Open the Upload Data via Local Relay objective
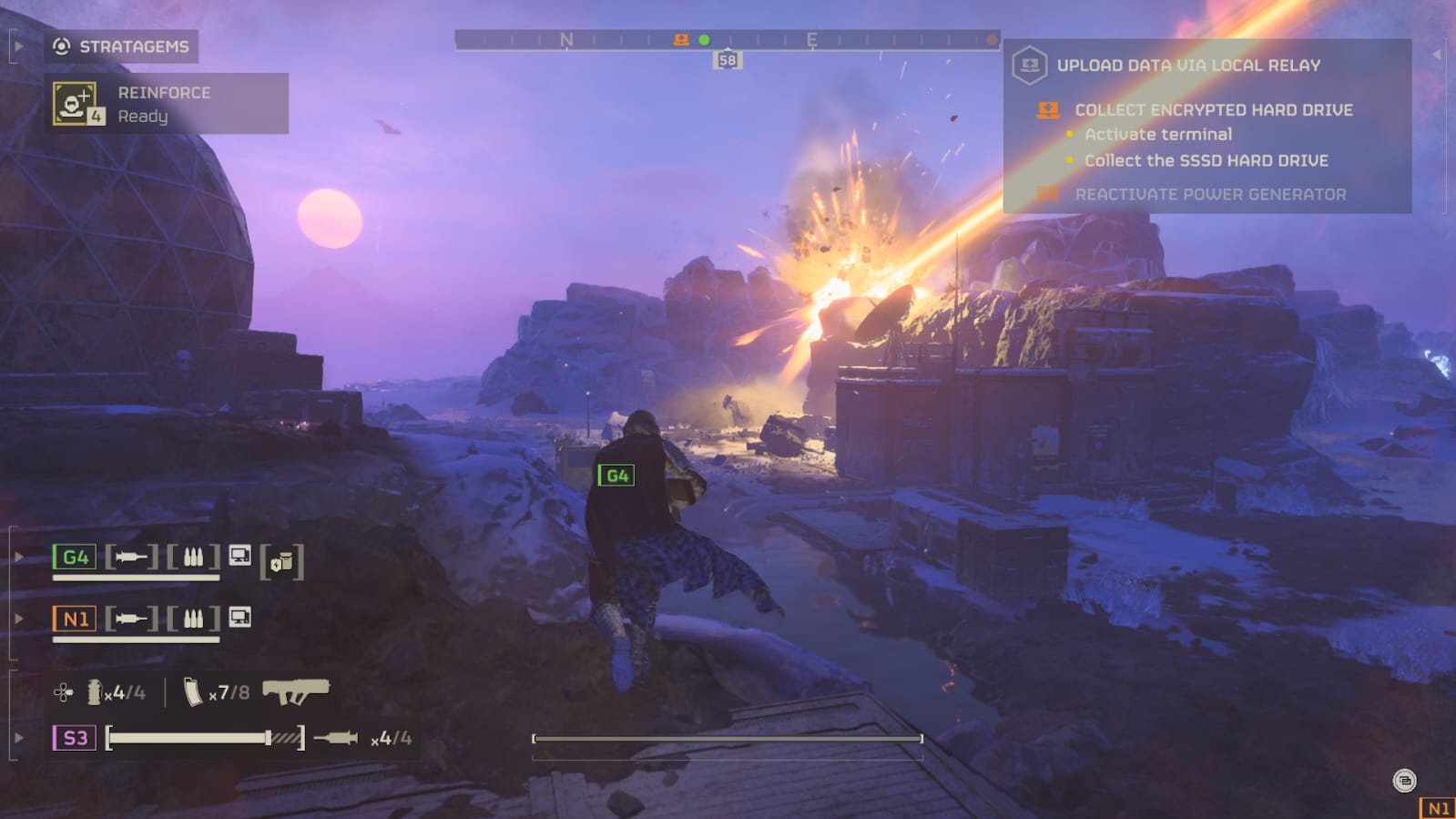Image resolution: width=1456 pixels, height=819 pixels. (1187, 66)
